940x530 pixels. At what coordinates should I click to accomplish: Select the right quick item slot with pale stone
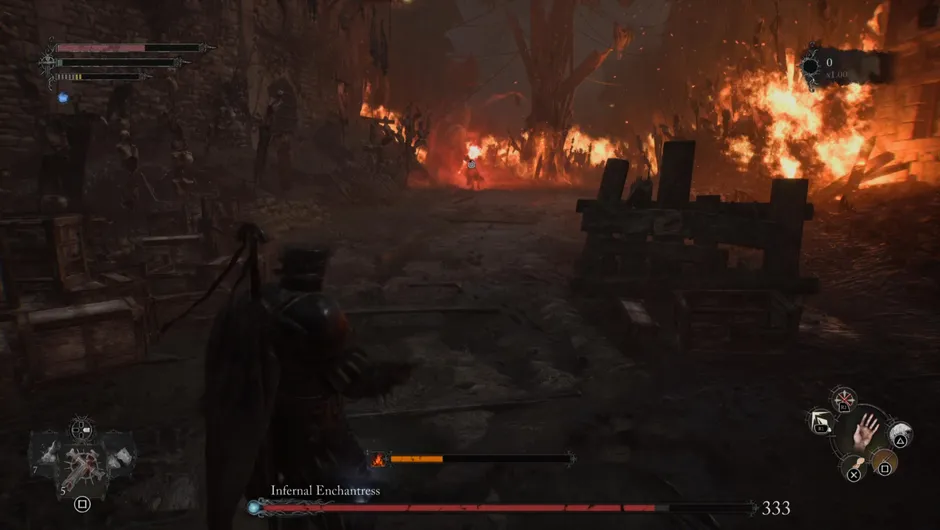click(119, 456)
